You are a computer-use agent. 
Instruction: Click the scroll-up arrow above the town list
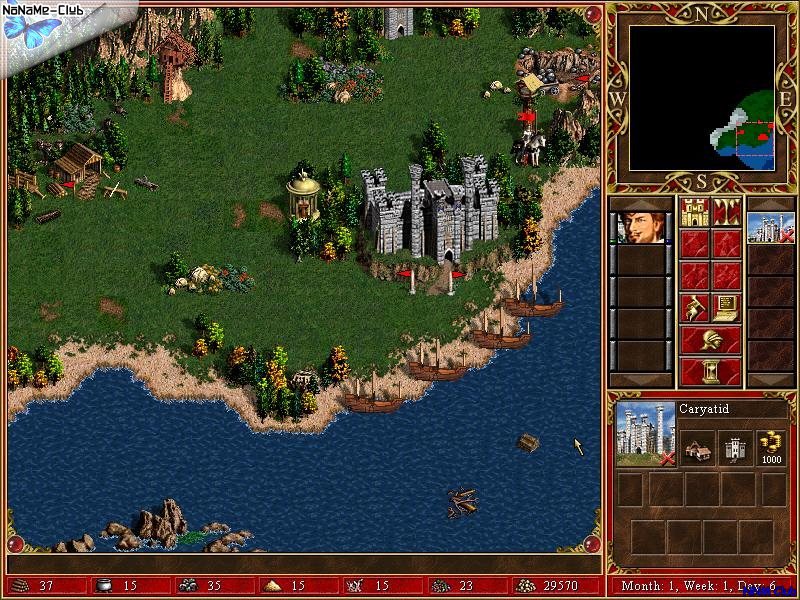[770, 203]
